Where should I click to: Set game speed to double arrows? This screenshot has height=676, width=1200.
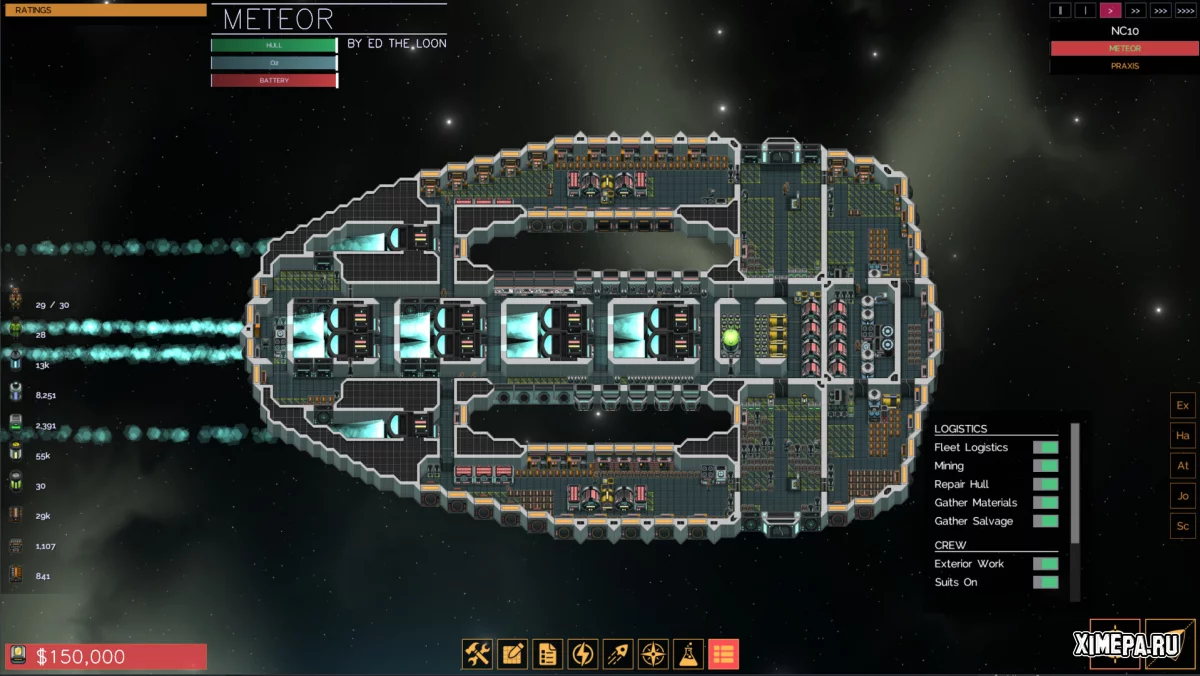point(1135,10)
